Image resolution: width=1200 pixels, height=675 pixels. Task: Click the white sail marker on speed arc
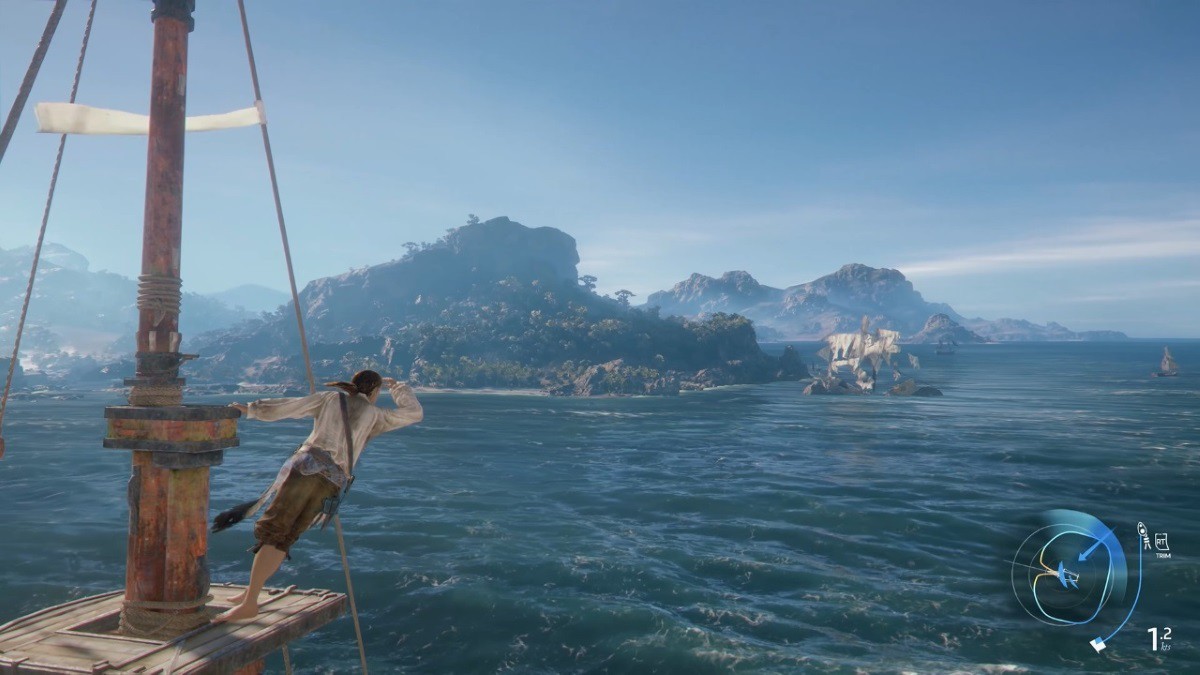[x=1099, y=645]
